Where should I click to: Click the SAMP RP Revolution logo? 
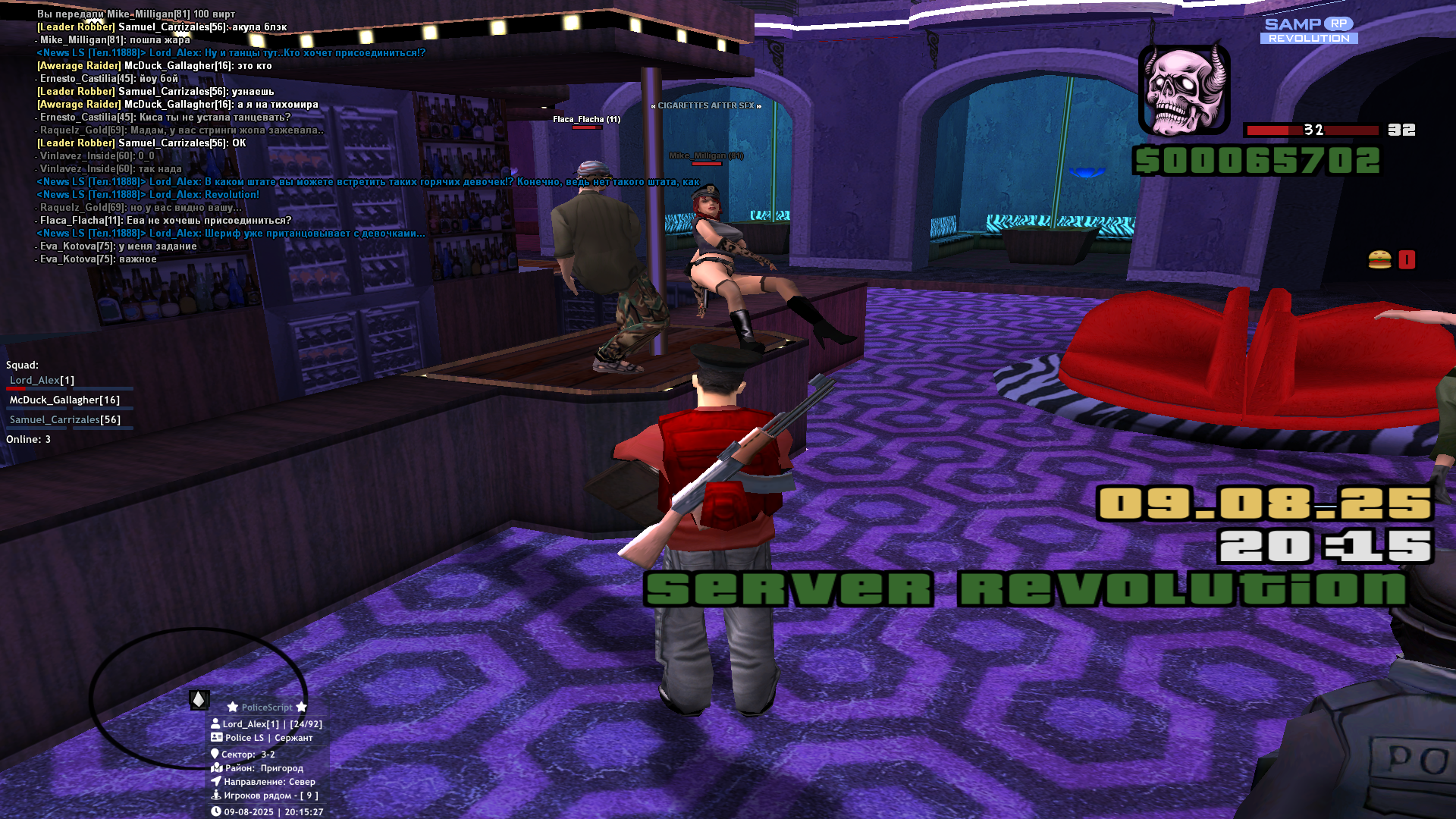[x=1308, y=30]
